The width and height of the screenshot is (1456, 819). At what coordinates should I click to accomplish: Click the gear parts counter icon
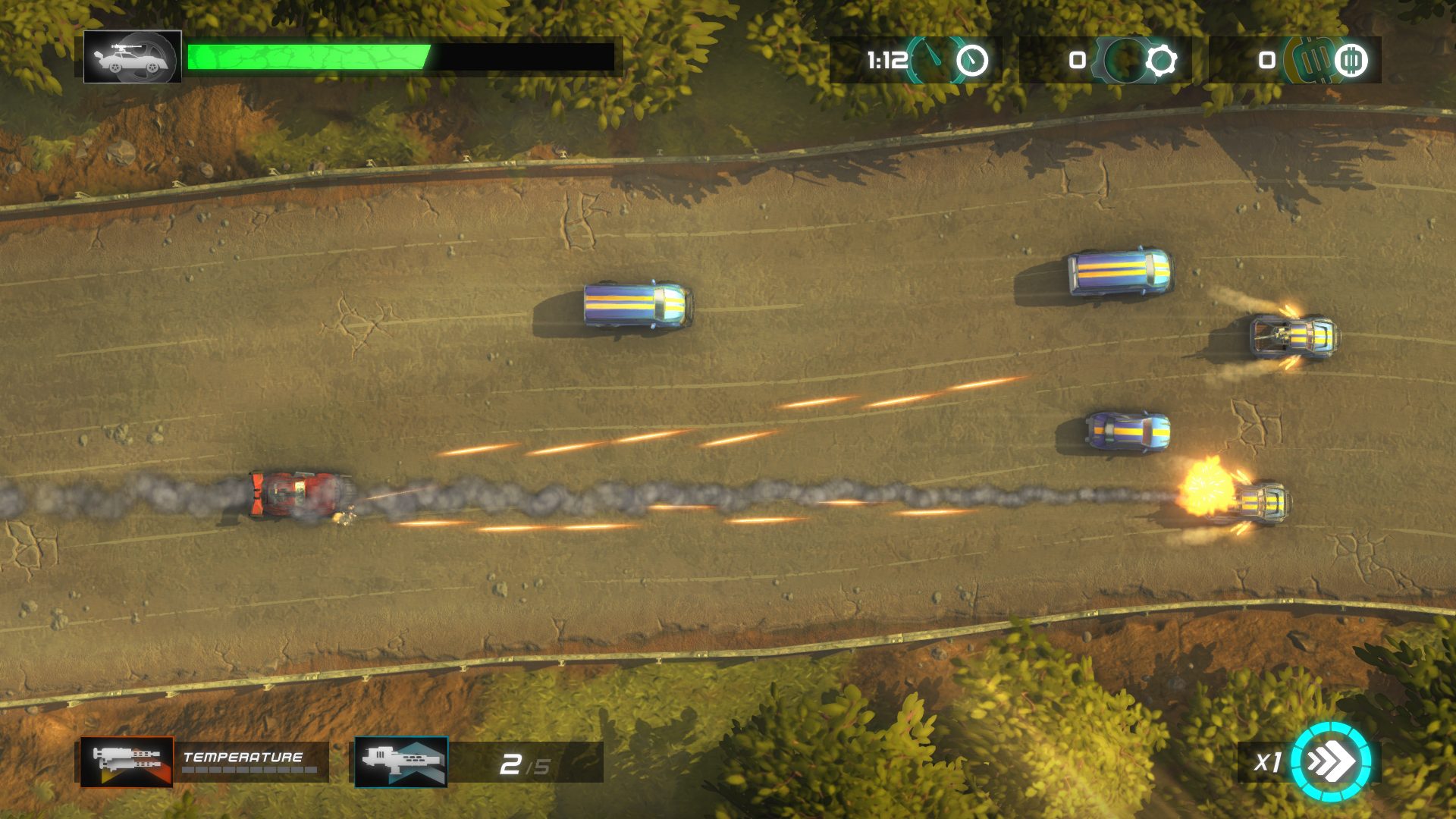(1160, 60)
